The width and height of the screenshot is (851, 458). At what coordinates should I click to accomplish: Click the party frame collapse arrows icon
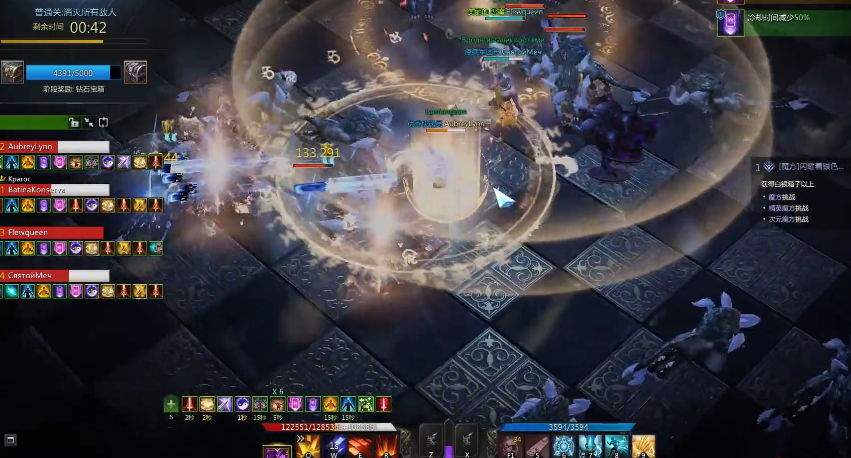[88, 122]
